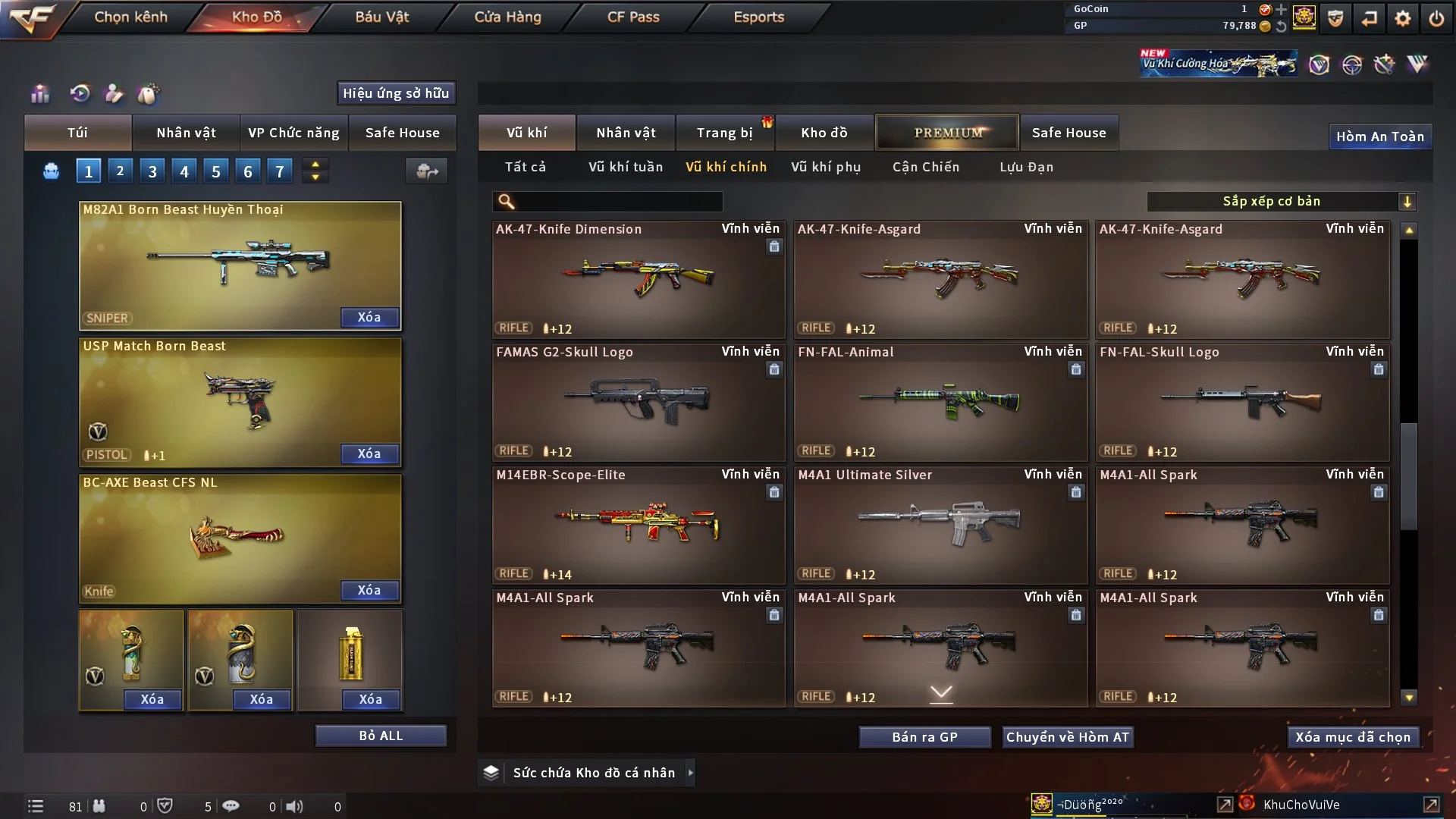Switch to the Nhân vật bag tab
The height and width of the screenshot is (819, 1456).
click(x=186, y=133)
